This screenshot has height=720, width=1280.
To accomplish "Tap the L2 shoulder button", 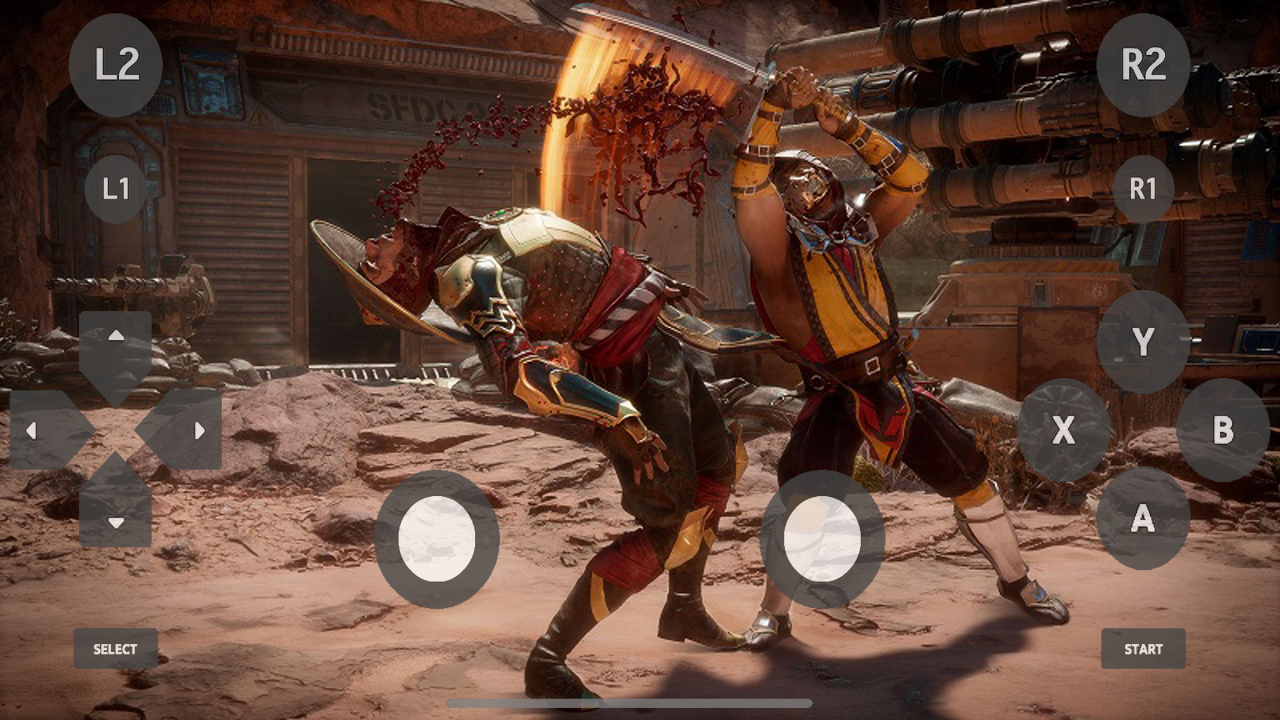I will [x=116, y=65].
